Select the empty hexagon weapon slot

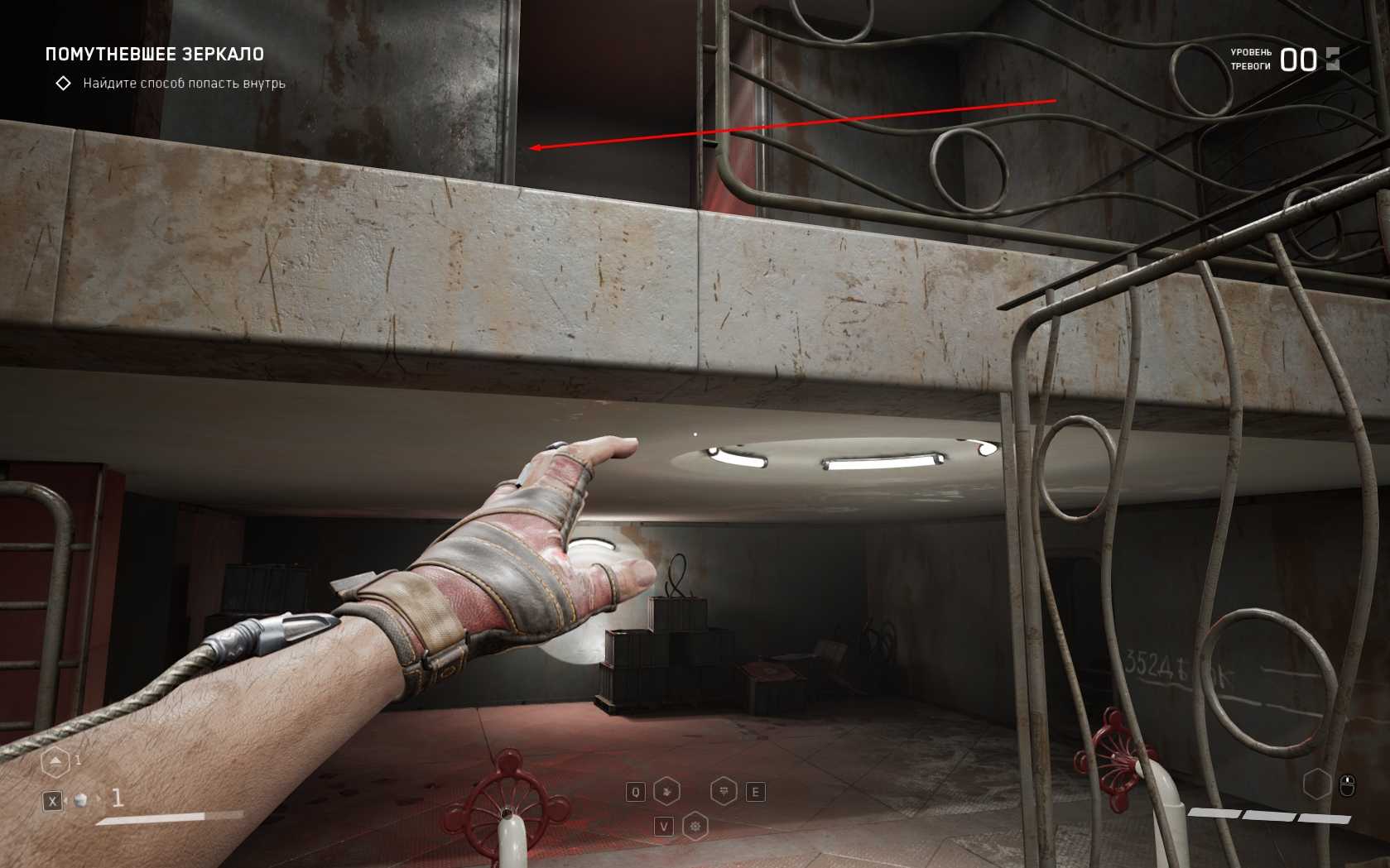tap(1316, 784)
